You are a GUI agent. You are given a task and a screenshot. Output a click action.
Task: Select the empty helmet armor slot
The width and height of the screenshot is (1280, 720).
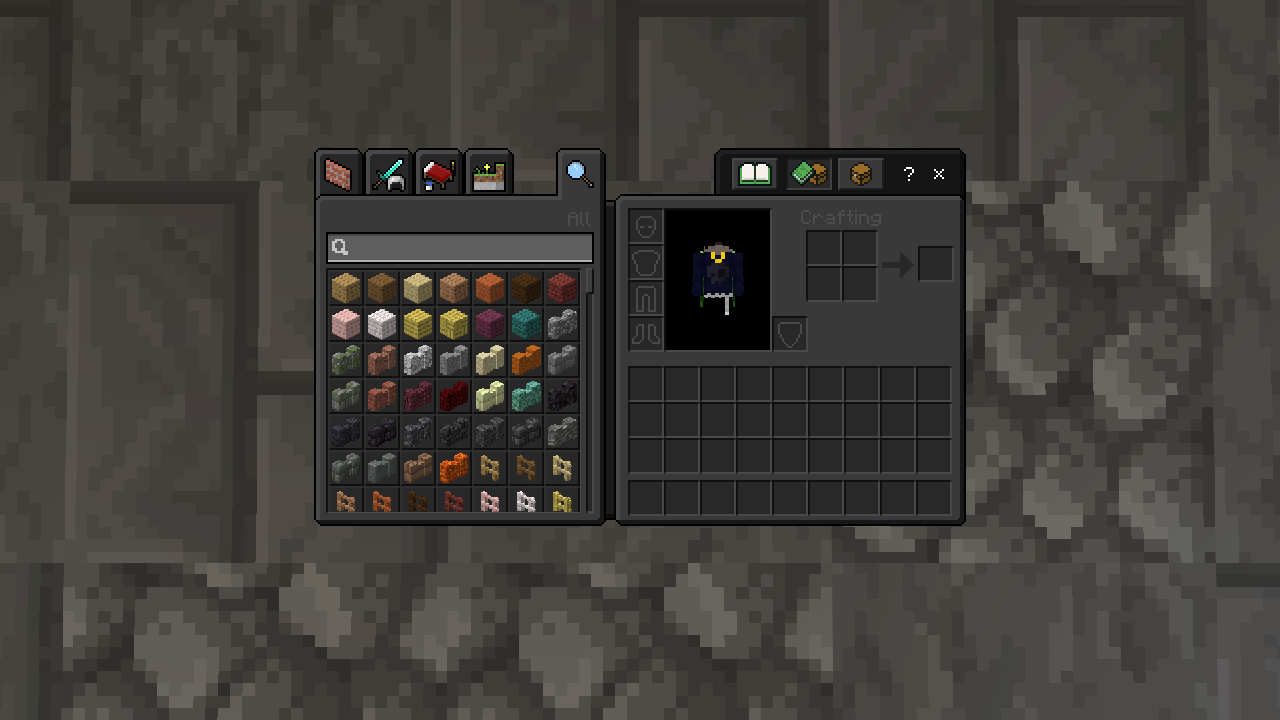646,226
